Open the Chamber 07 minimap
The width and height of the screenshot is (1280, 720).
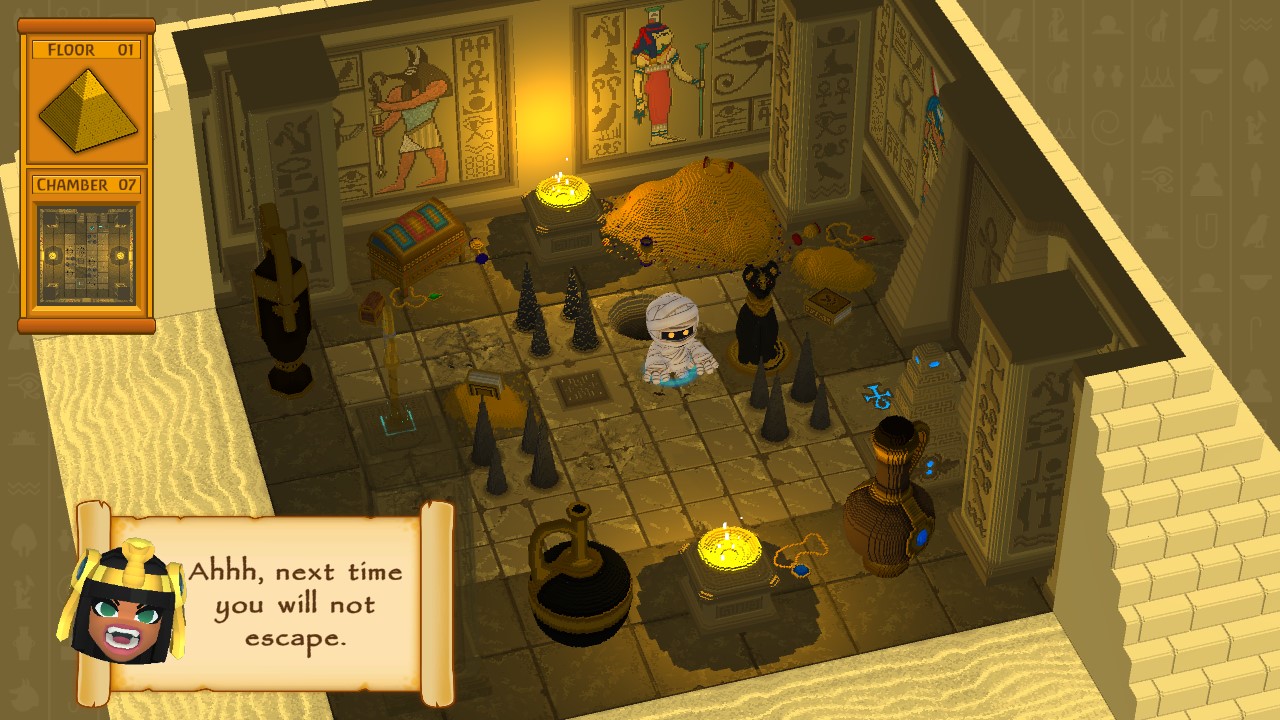tap(85, 255)
